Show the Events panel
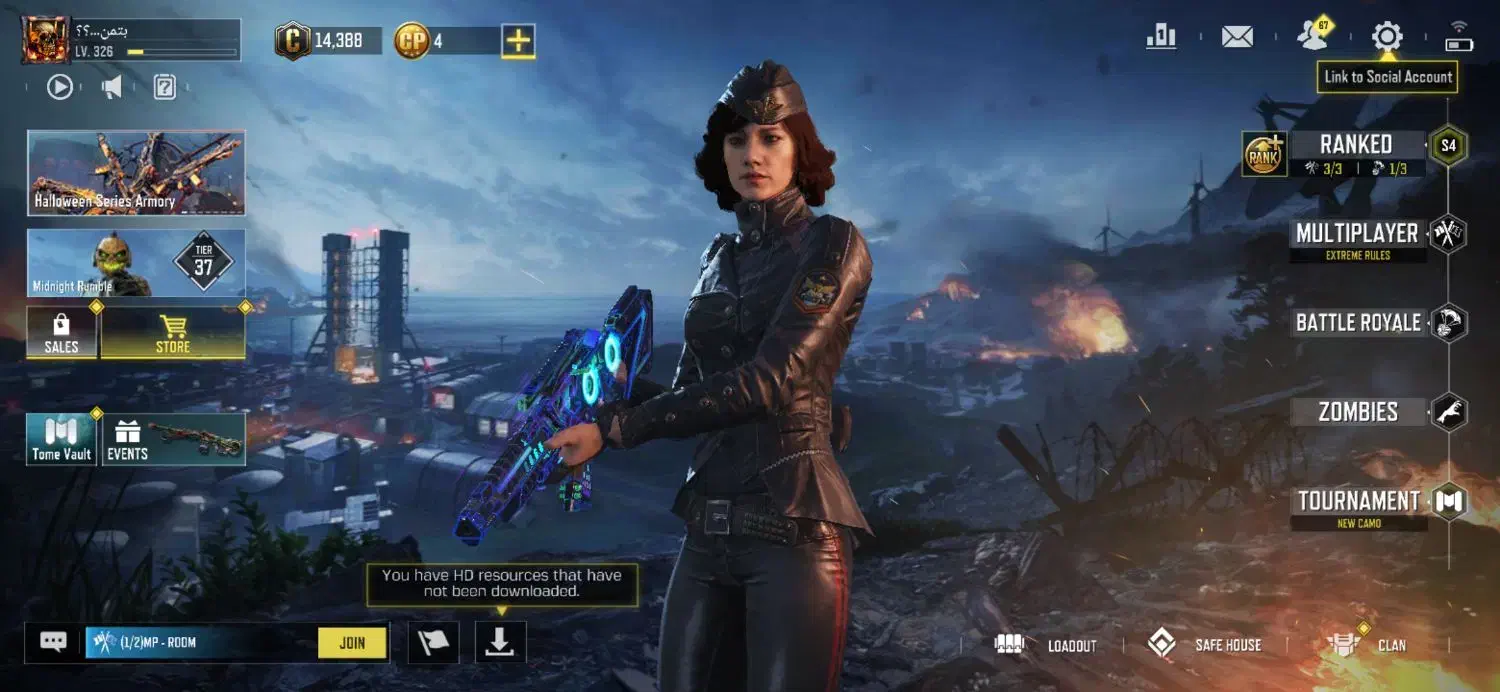Image resolution: width=1500 pixels, height=692 pixels. click(174, 440)
